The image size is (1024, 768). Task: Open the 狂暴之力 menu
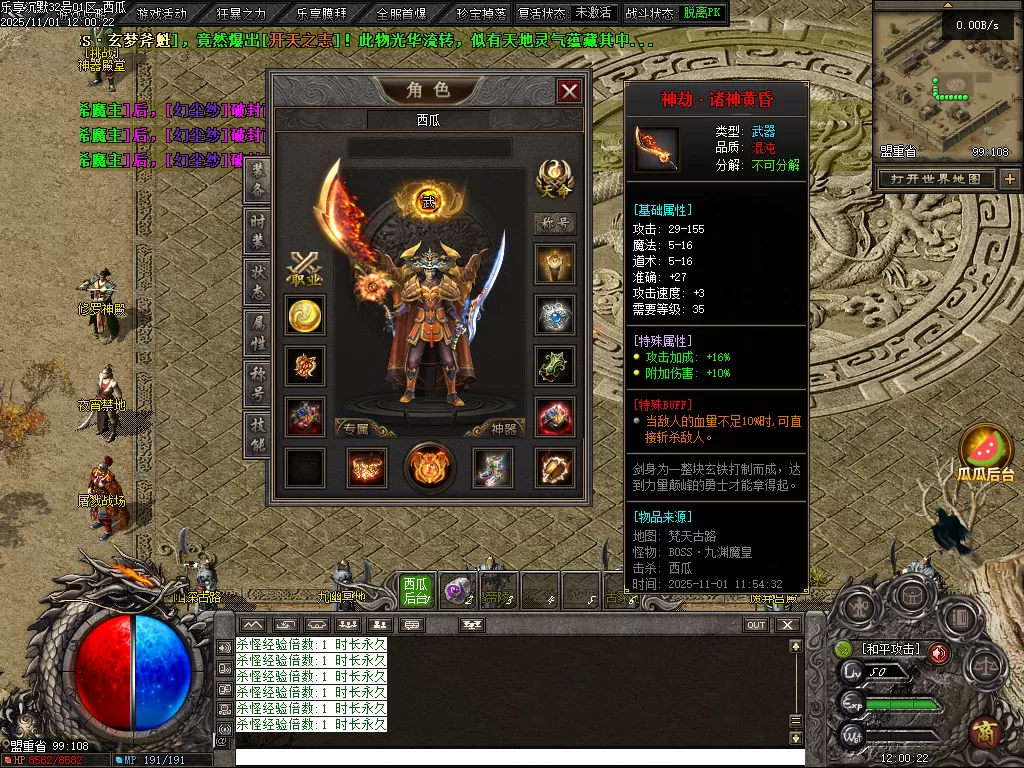(x=241, y=14)
